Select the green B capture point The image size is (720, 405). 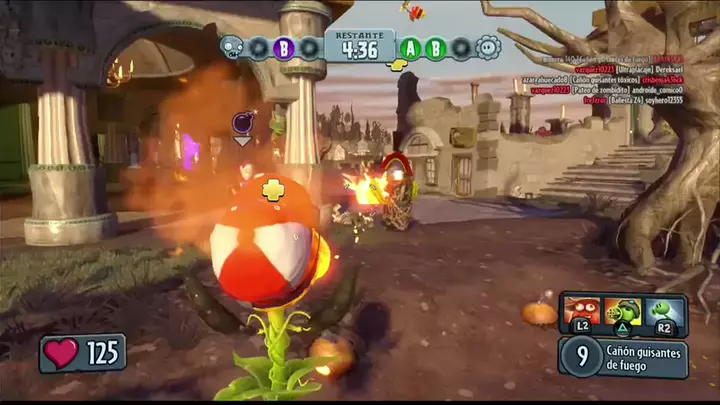click(x=436, y=47)
